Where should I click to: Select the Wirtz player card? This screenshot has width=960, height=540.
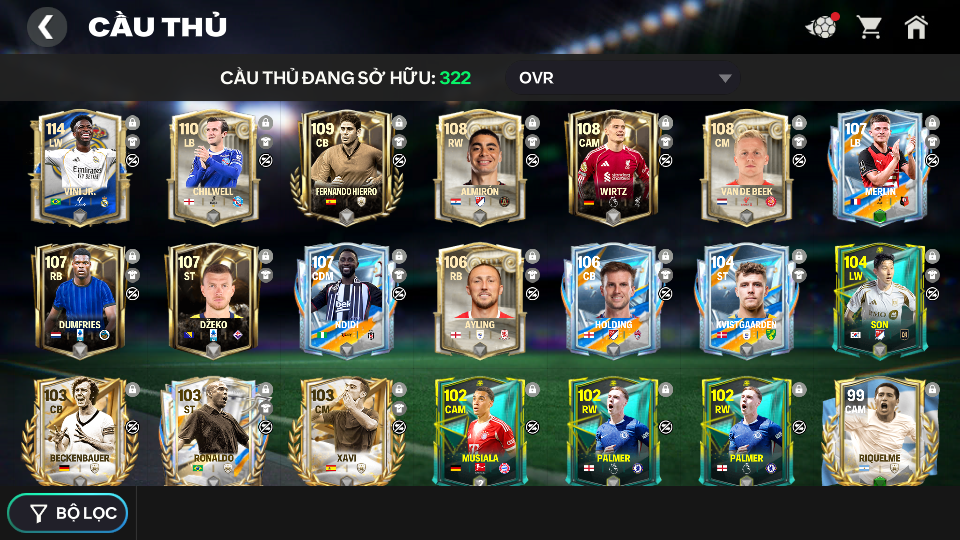click(614, 166)
